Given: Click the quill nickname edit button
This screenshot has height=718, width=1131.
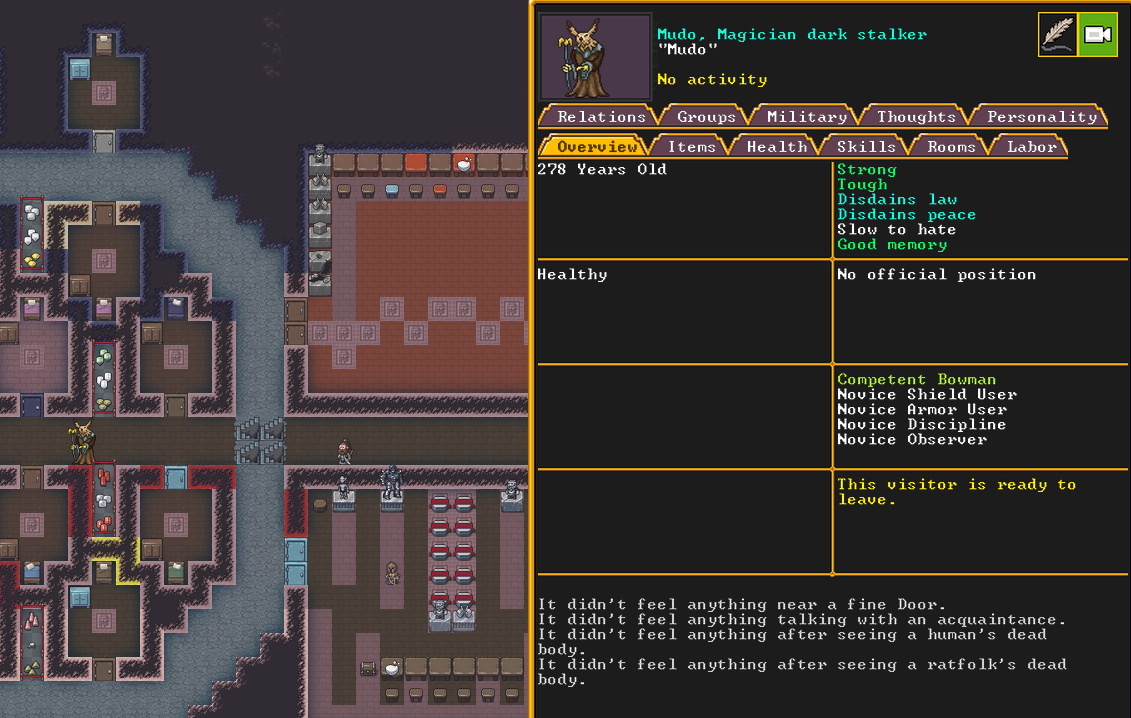Looking at the screenshot, I should click(x=1057, y=35).
